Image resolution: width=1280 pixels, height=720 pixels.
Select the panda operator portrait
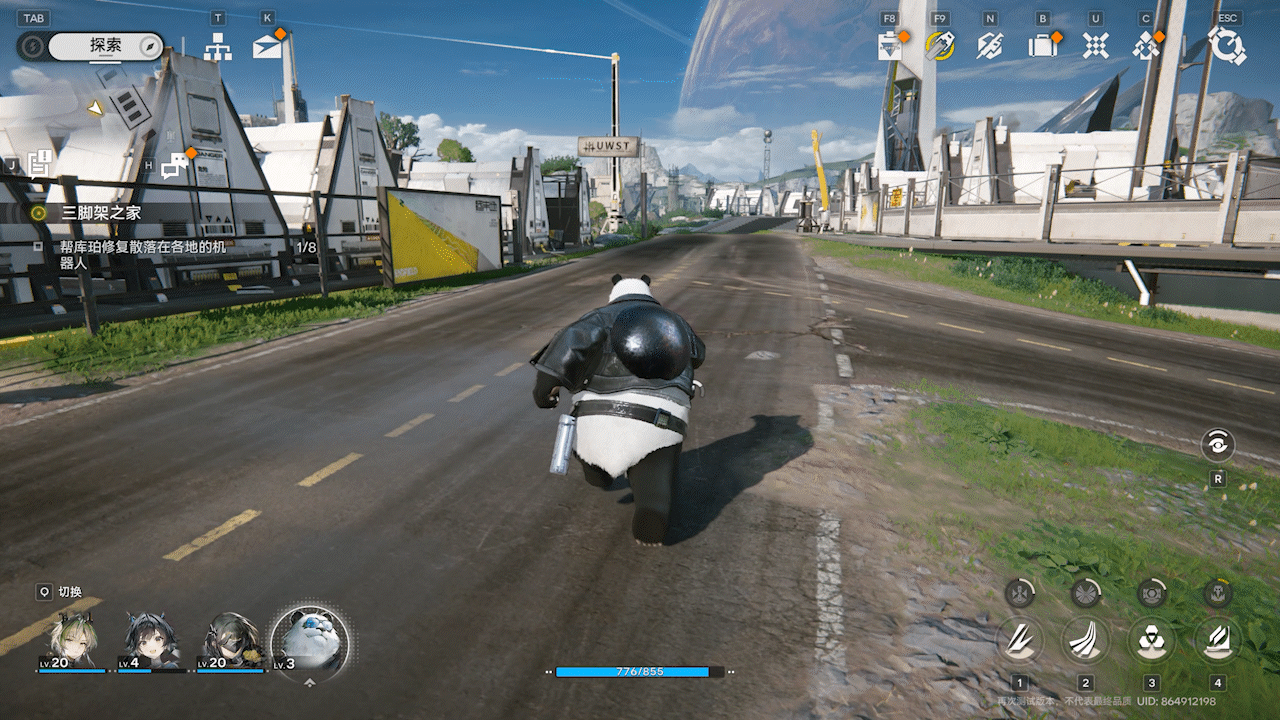(310, 642)
